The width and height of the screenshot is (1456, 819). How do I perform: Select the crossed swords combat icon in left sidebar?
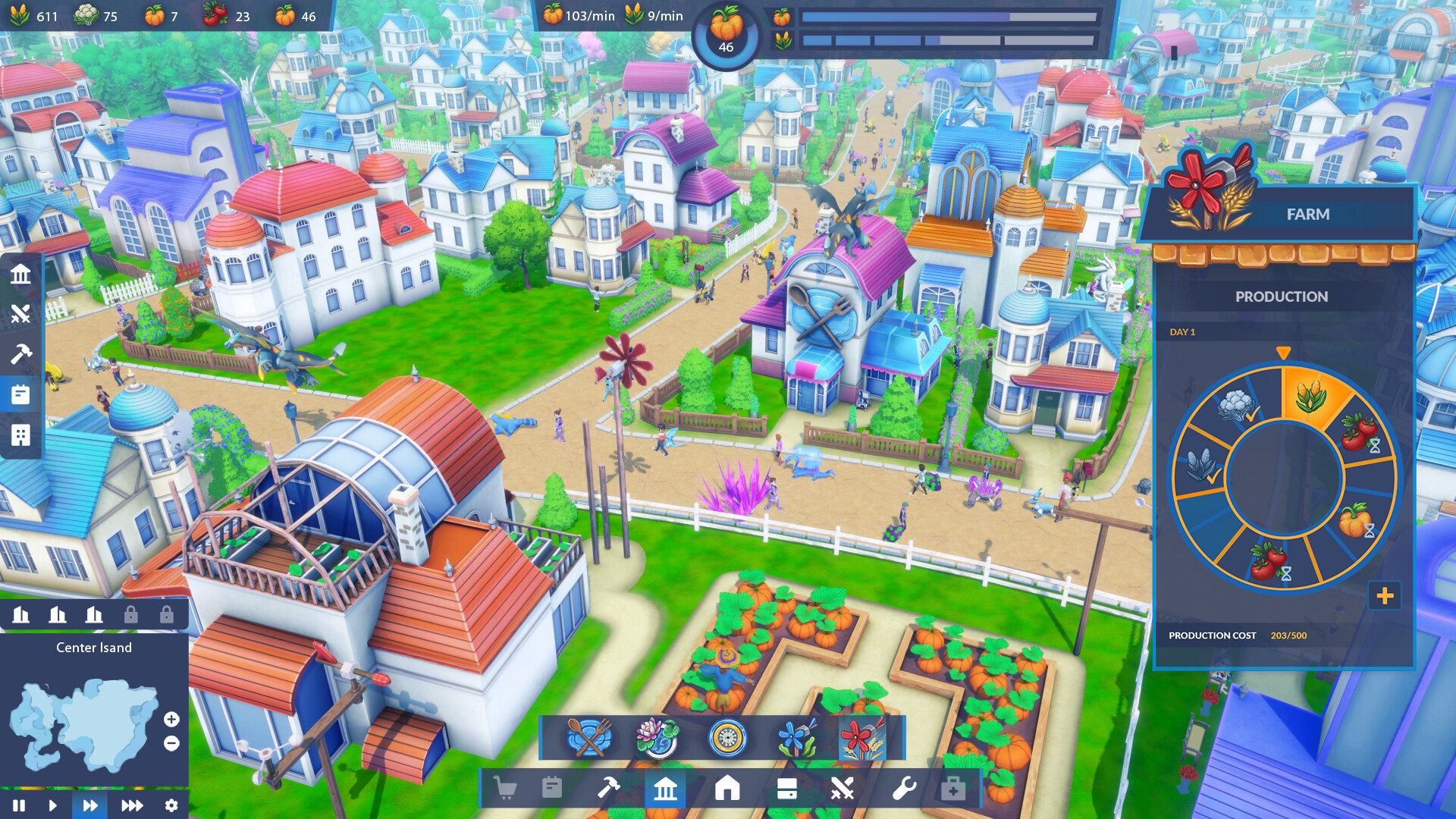tap(20, 315)
